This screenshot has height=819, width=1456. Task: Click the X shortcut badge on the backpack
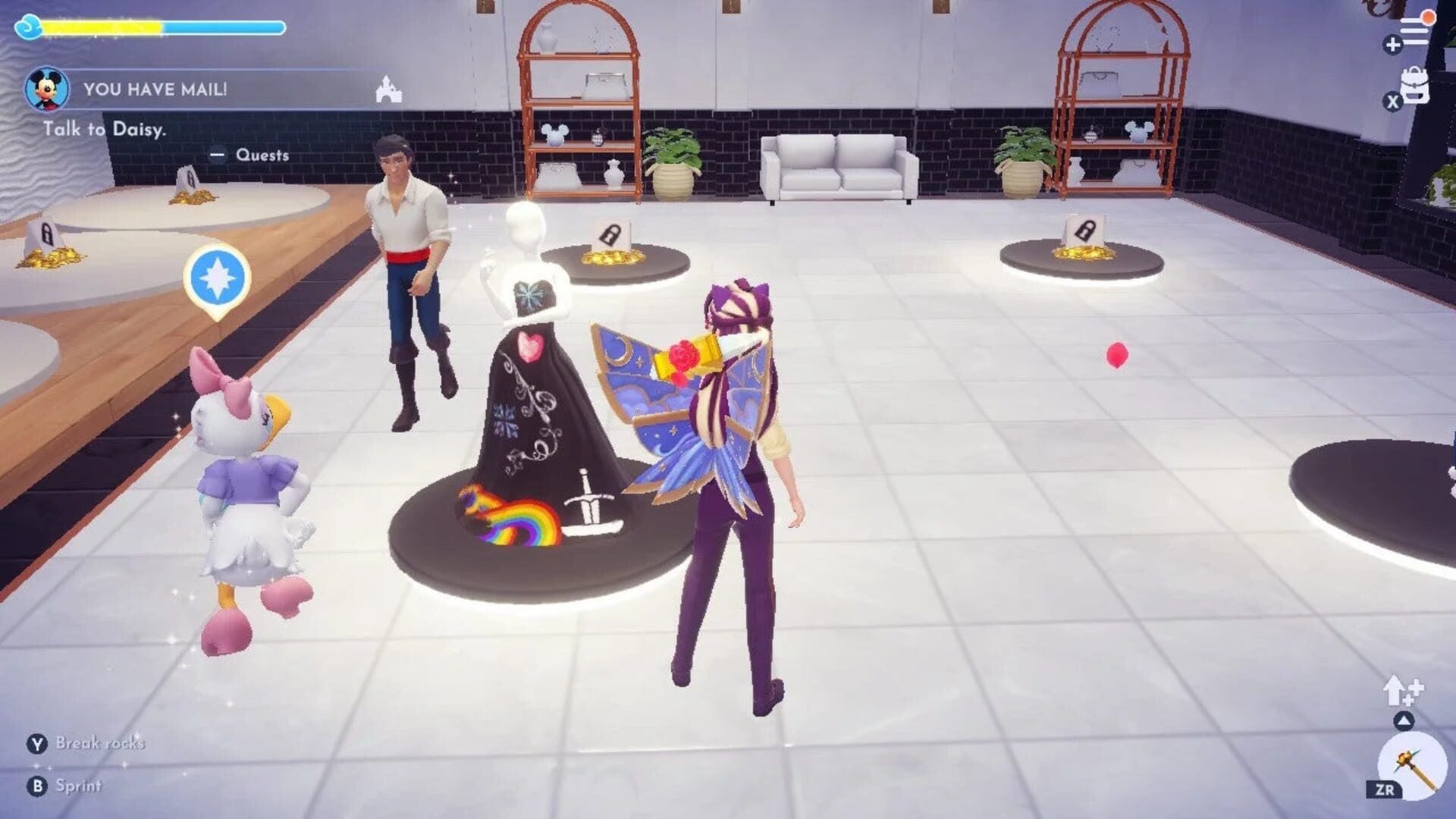1393,101
